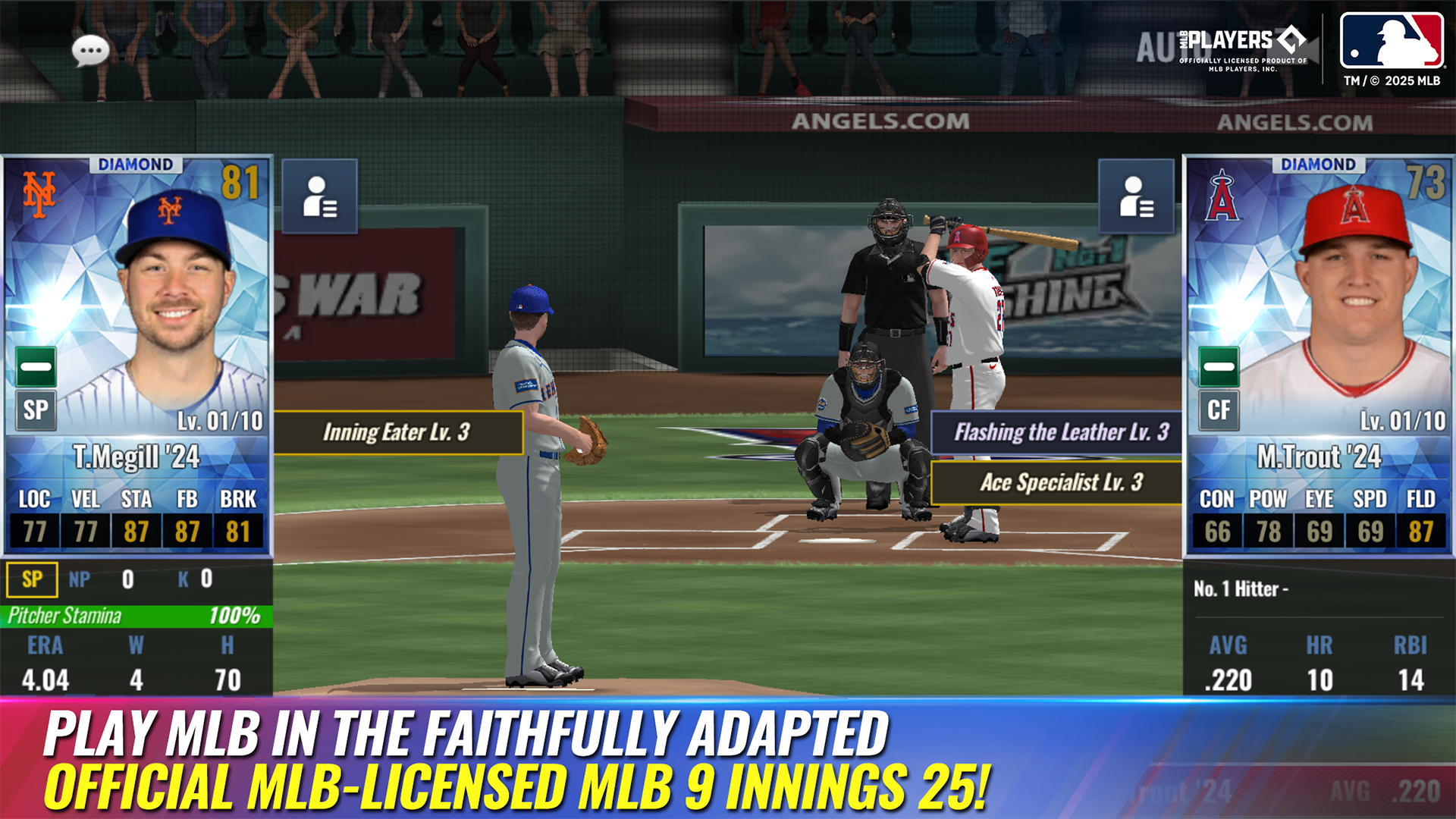The image size is (1456, 819).
Task: Select the CF position badge on Trout's card
Action: (1219, 412)
